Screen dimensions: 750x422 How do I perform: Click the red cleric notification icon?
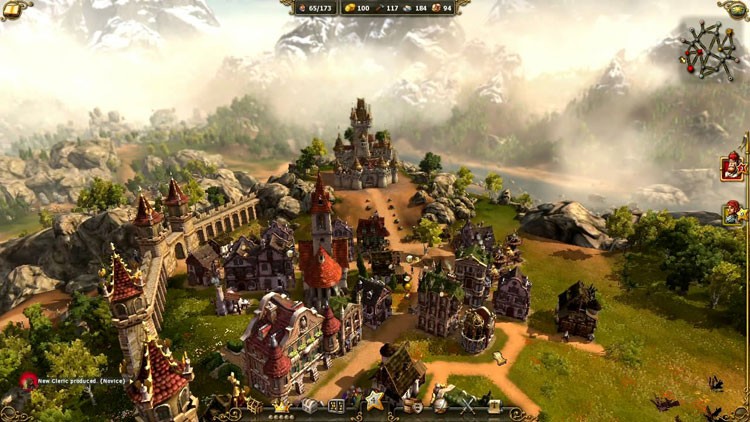click(28, 381)
